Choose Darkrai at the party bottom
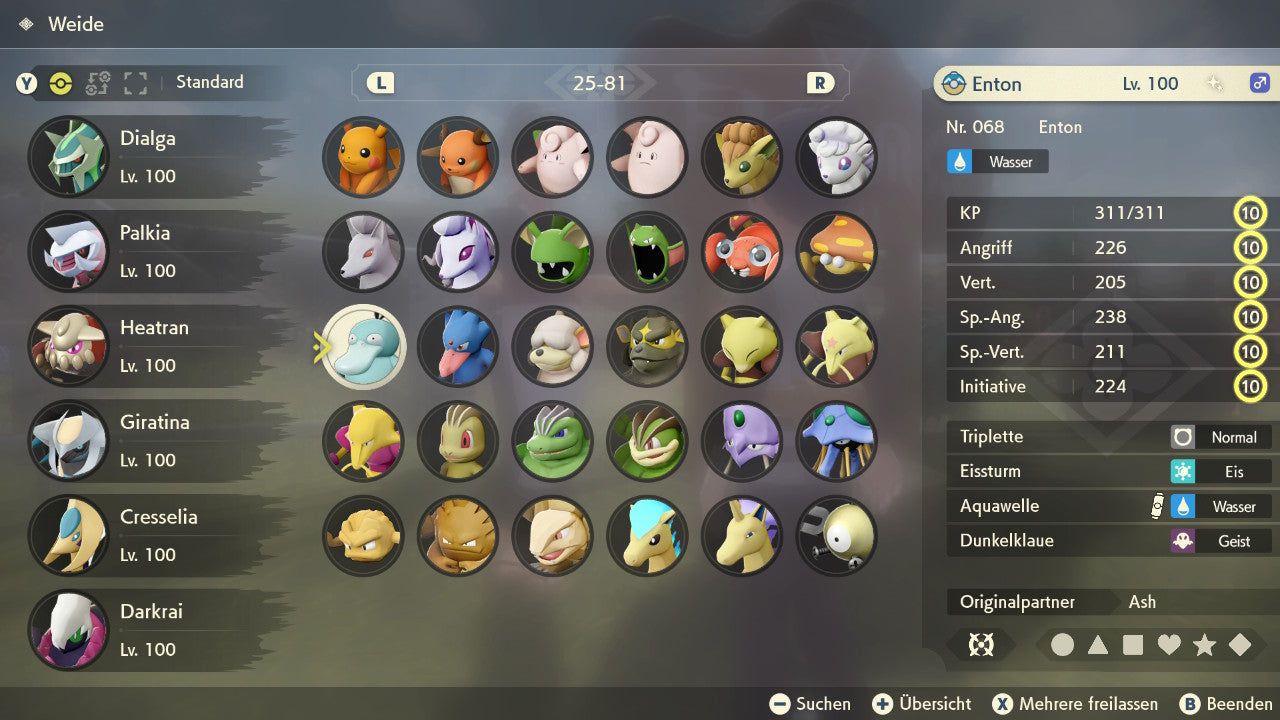1280x720 pixels. (150, 630)
